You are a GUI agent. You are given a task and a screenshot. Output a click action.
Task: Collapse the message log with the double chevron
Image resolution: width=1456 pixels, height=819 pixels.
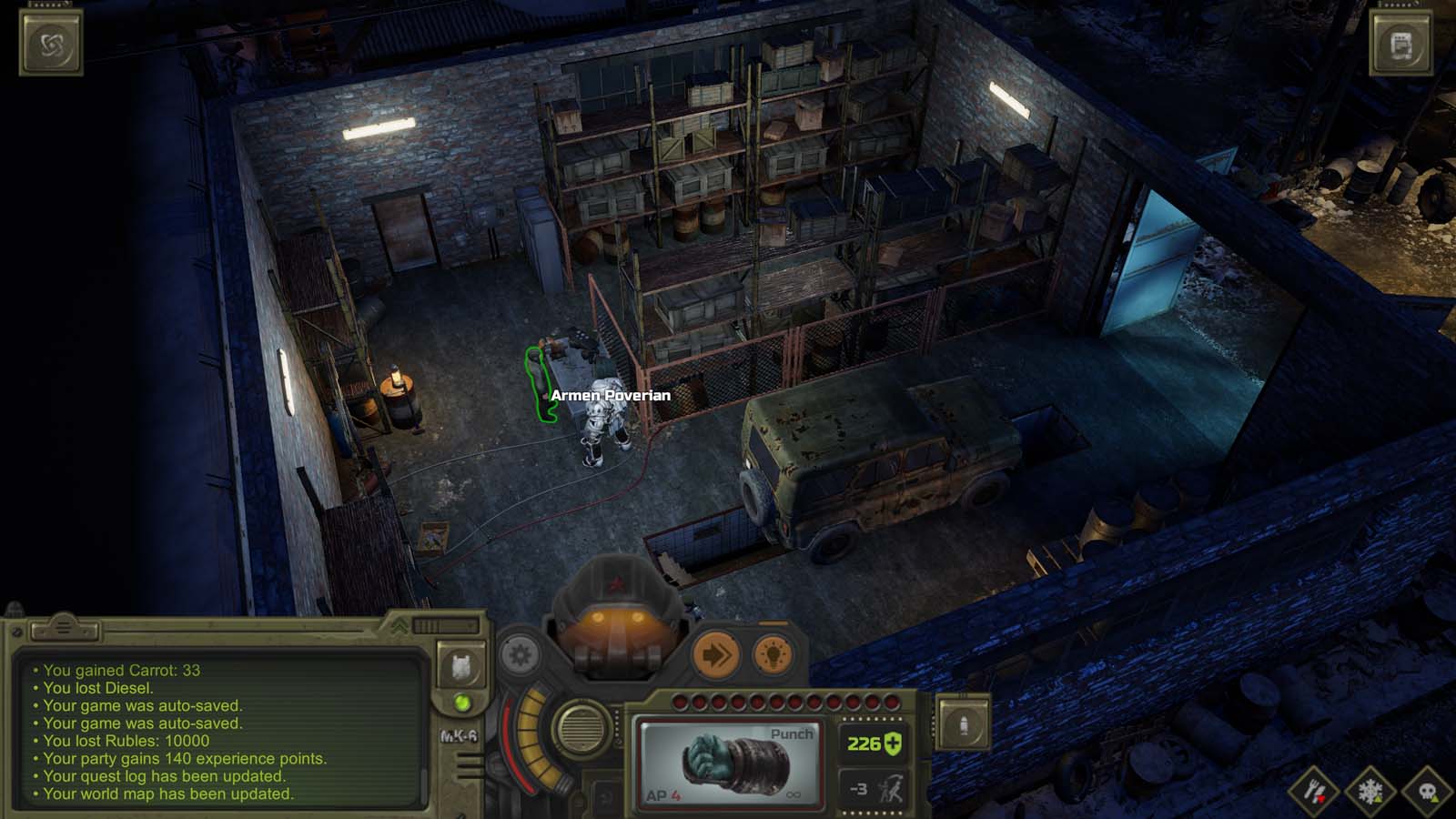point(401,628)
